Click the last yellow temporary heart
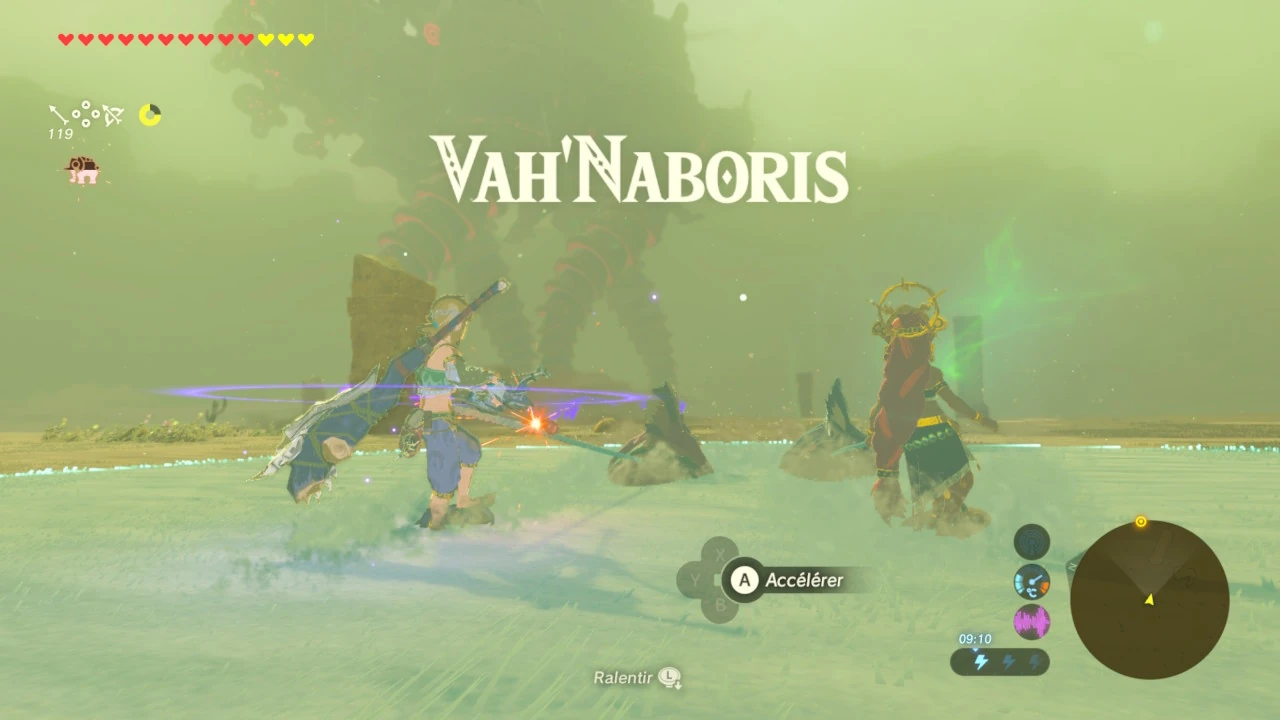The image size is (1280, 720). (305, 38)
